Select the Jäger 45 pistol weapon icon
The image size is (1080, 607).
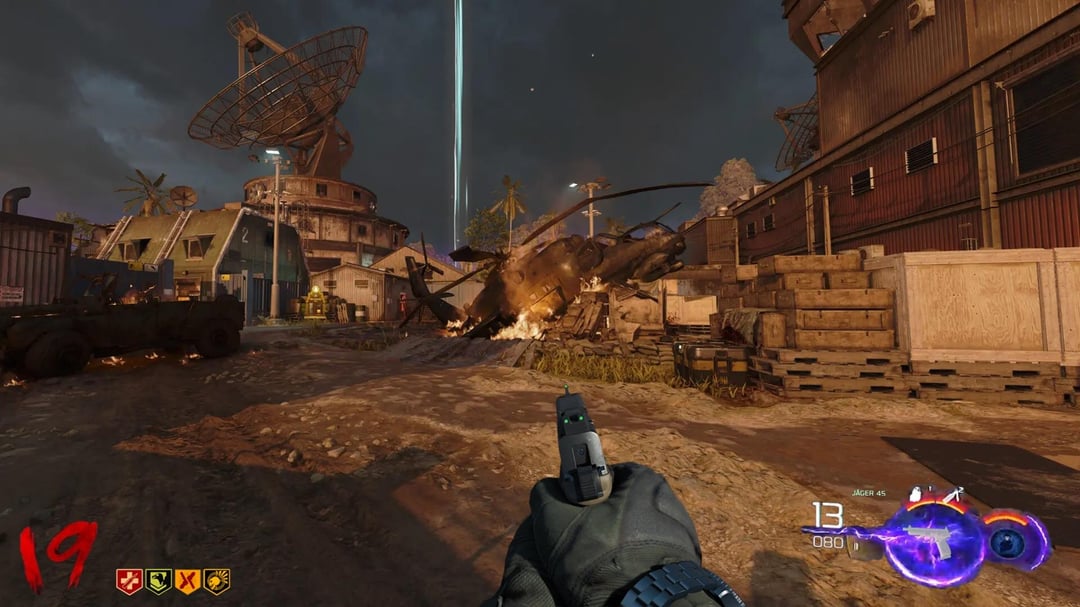click(929, 541)
